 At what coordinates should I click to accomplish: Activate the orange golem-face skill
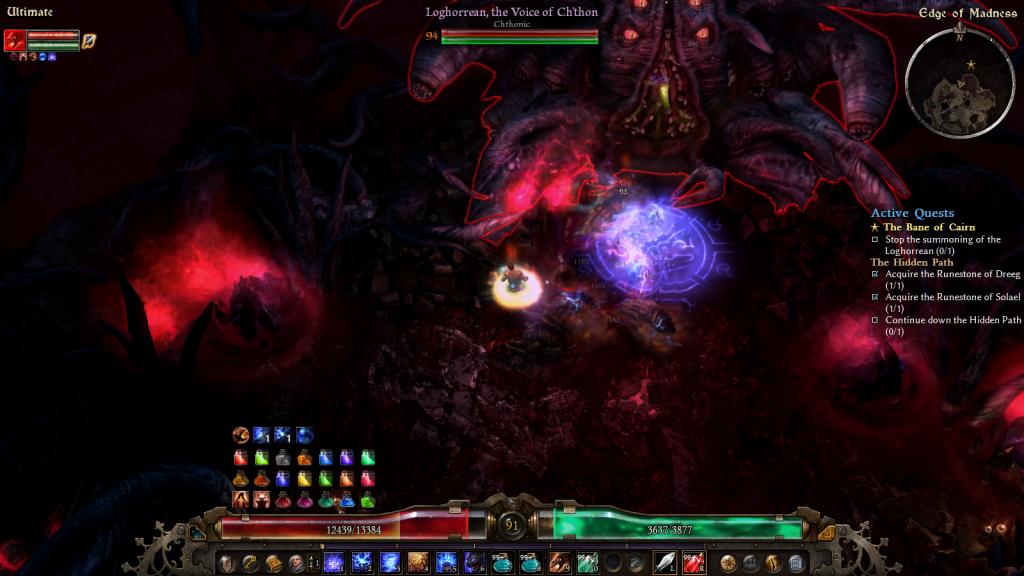click(418, 562)
